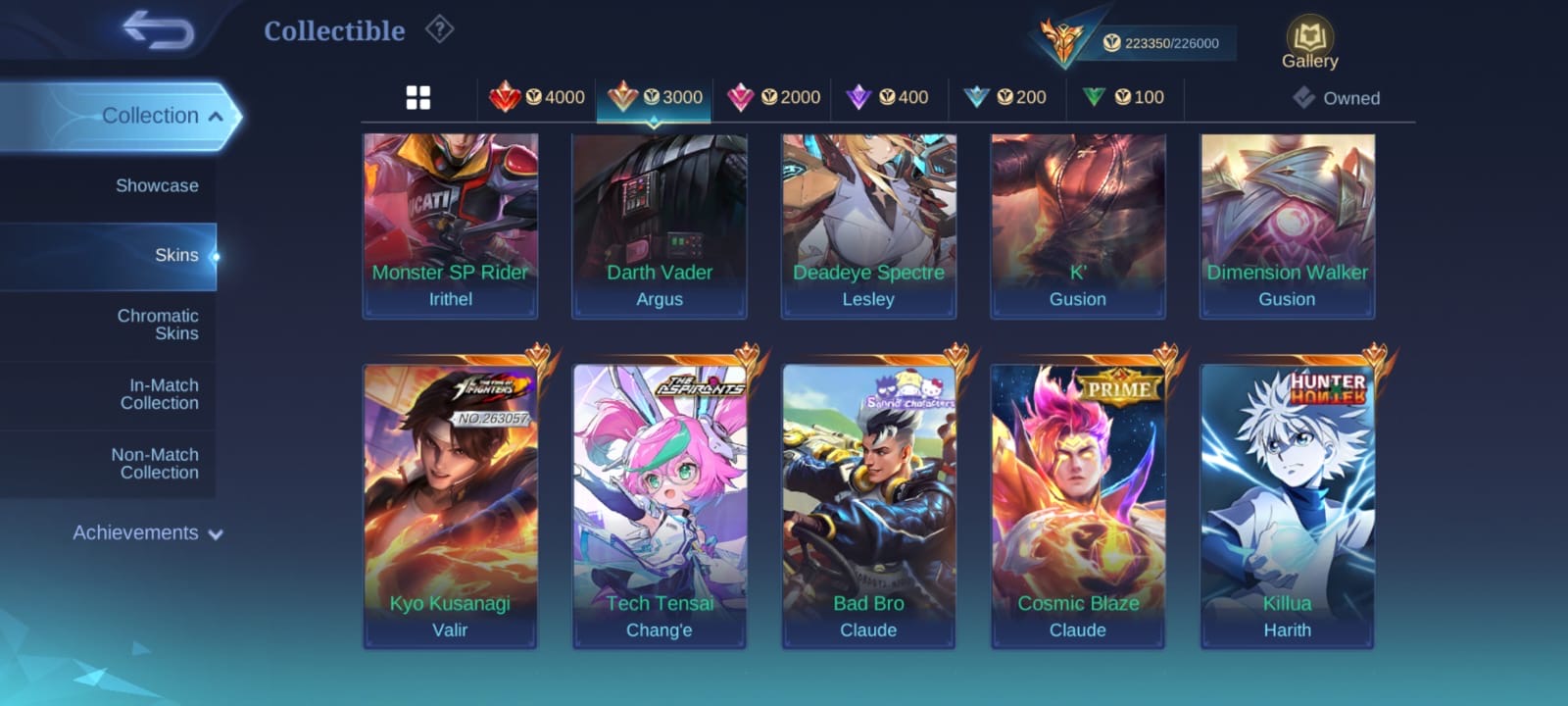The height and width of the screenshot is (706, 1568).
Task: Open Chromatic Skins in the sidebar
Action: tap(157, 325)
